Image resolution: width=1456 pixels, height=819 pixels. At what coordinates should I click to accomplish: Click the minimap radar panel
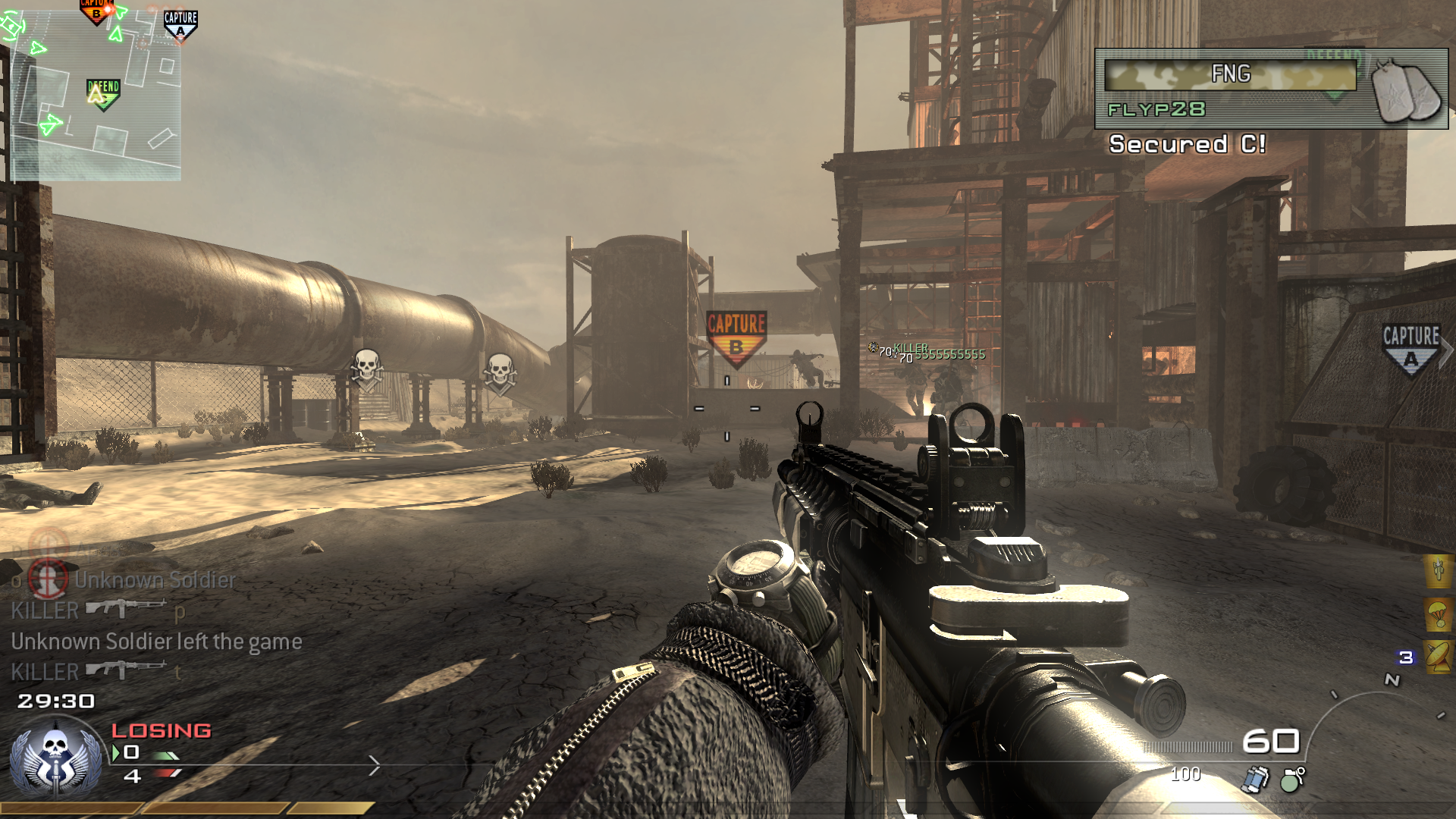(x=96, y=95)
